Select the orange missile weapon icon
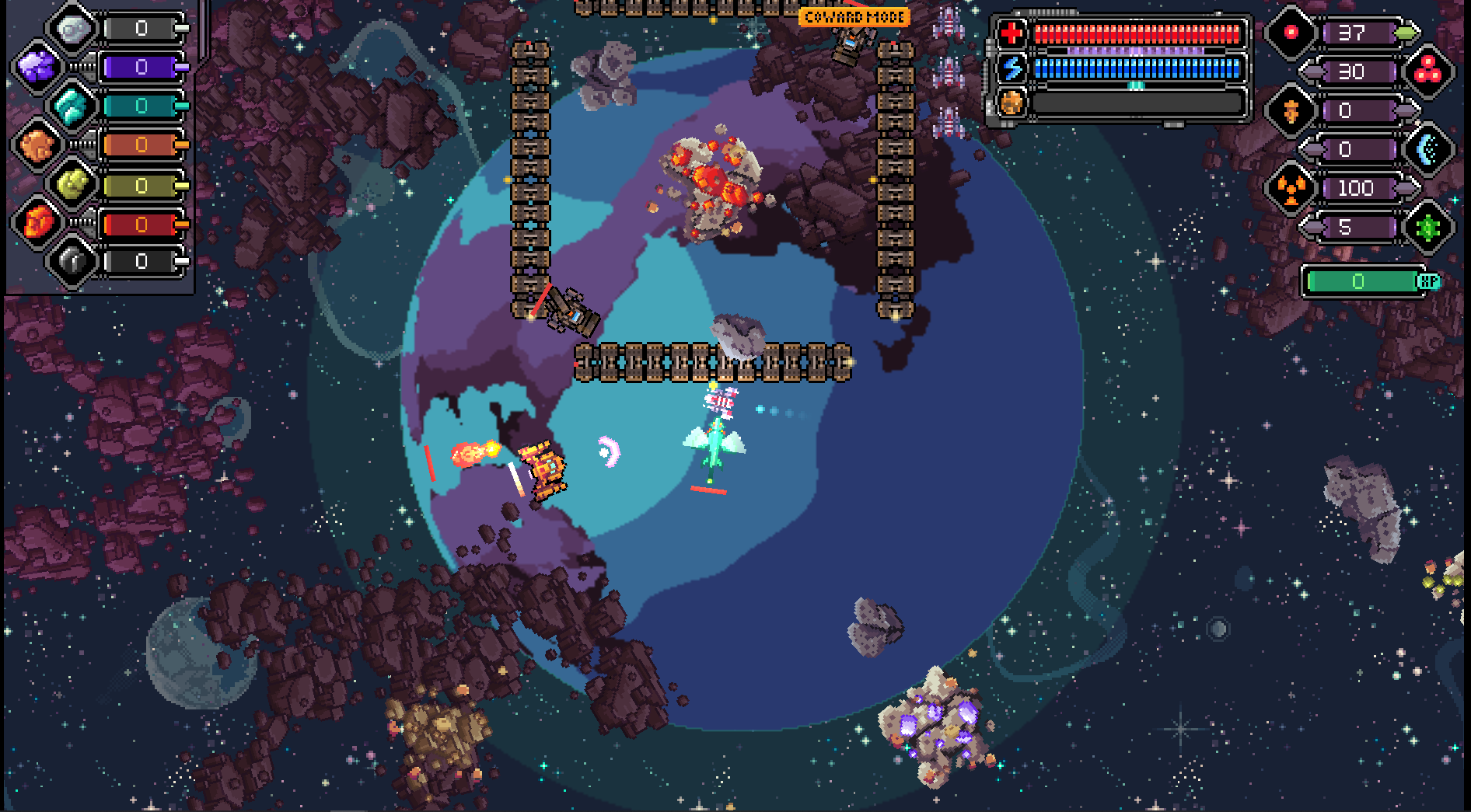The height and width of the screenshot is (812, 1471). pos(1291,111)
